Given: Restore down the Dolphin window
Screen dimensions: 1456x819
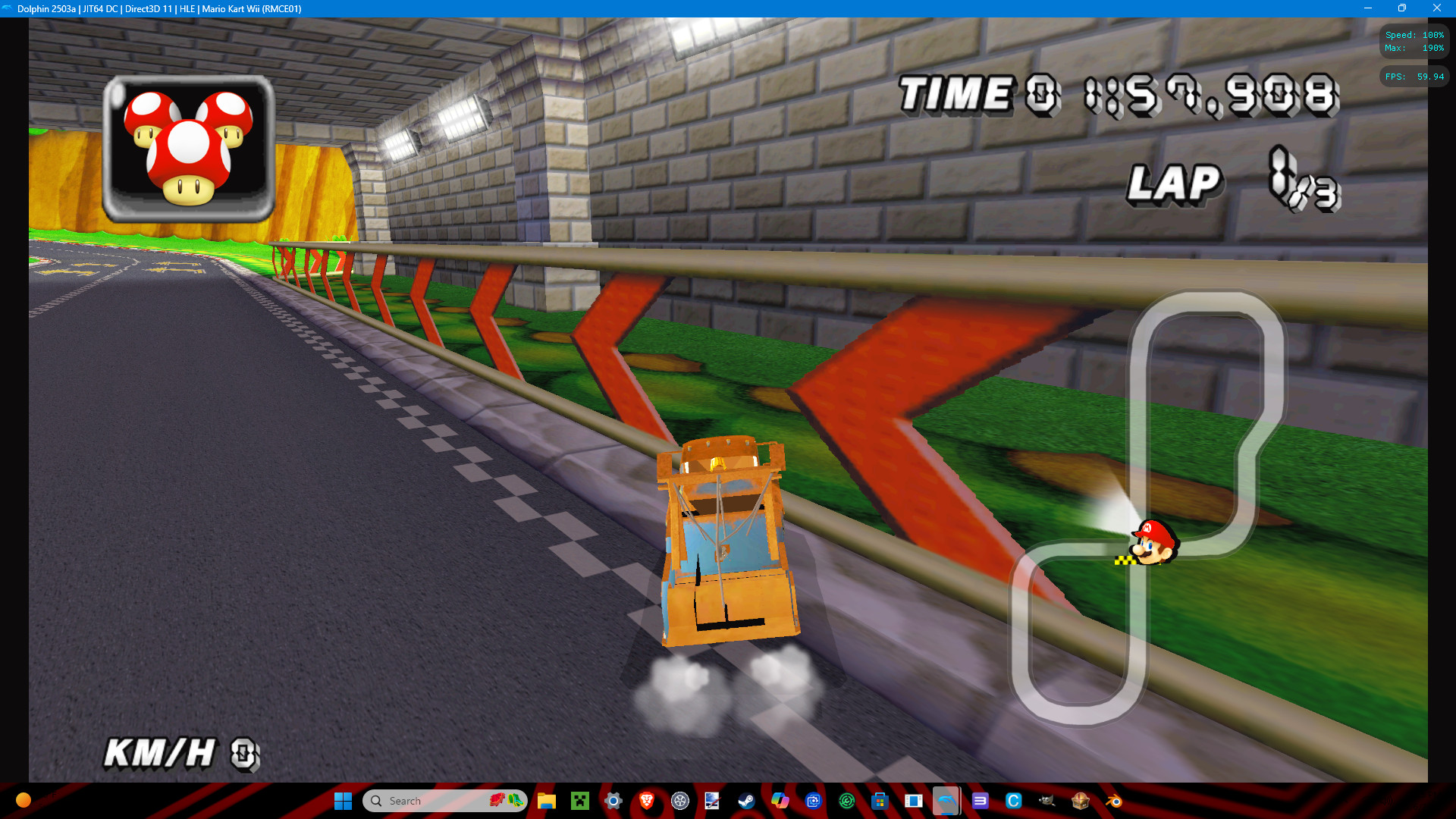Looking at the screenshot, I should [1402, 9].
